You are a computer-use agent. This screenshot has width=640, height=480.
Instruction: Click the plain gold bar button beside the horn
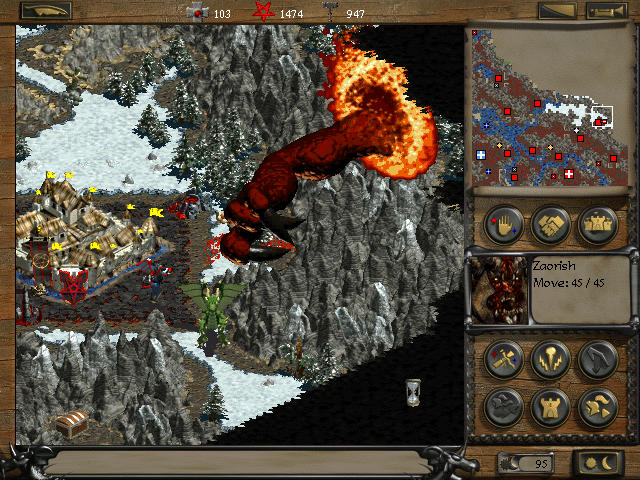557,11
